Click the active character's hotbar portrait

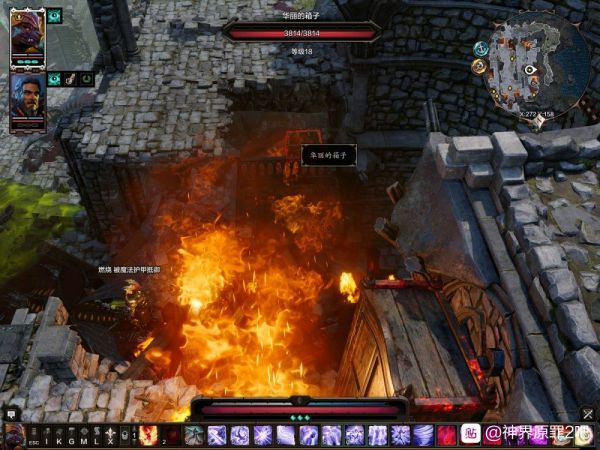pyautogui.click(x=13, y=435)
